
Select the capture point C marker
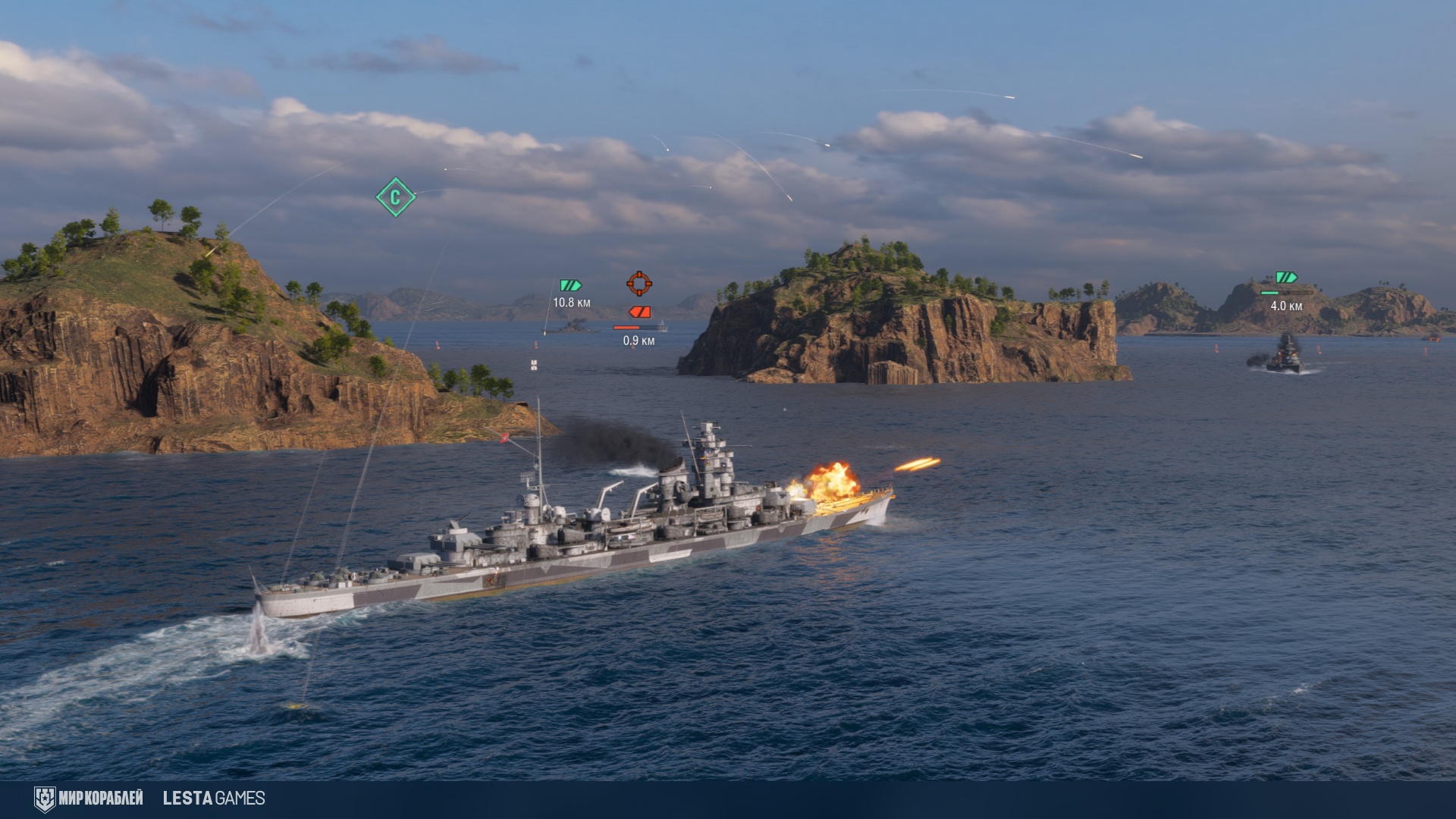(395, 197)
